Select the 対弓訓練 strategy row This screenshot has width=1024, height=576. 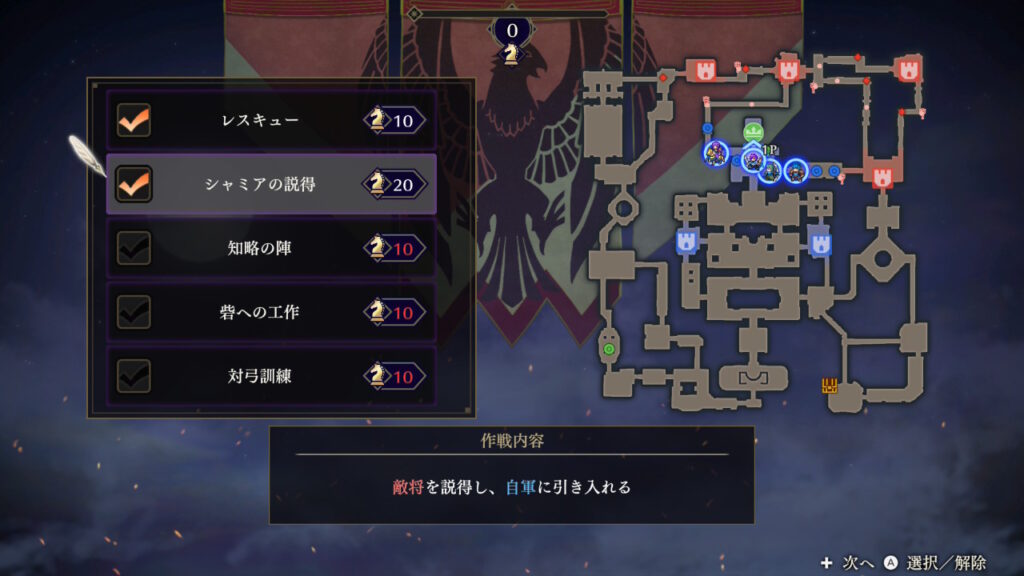tap(270, 376)
